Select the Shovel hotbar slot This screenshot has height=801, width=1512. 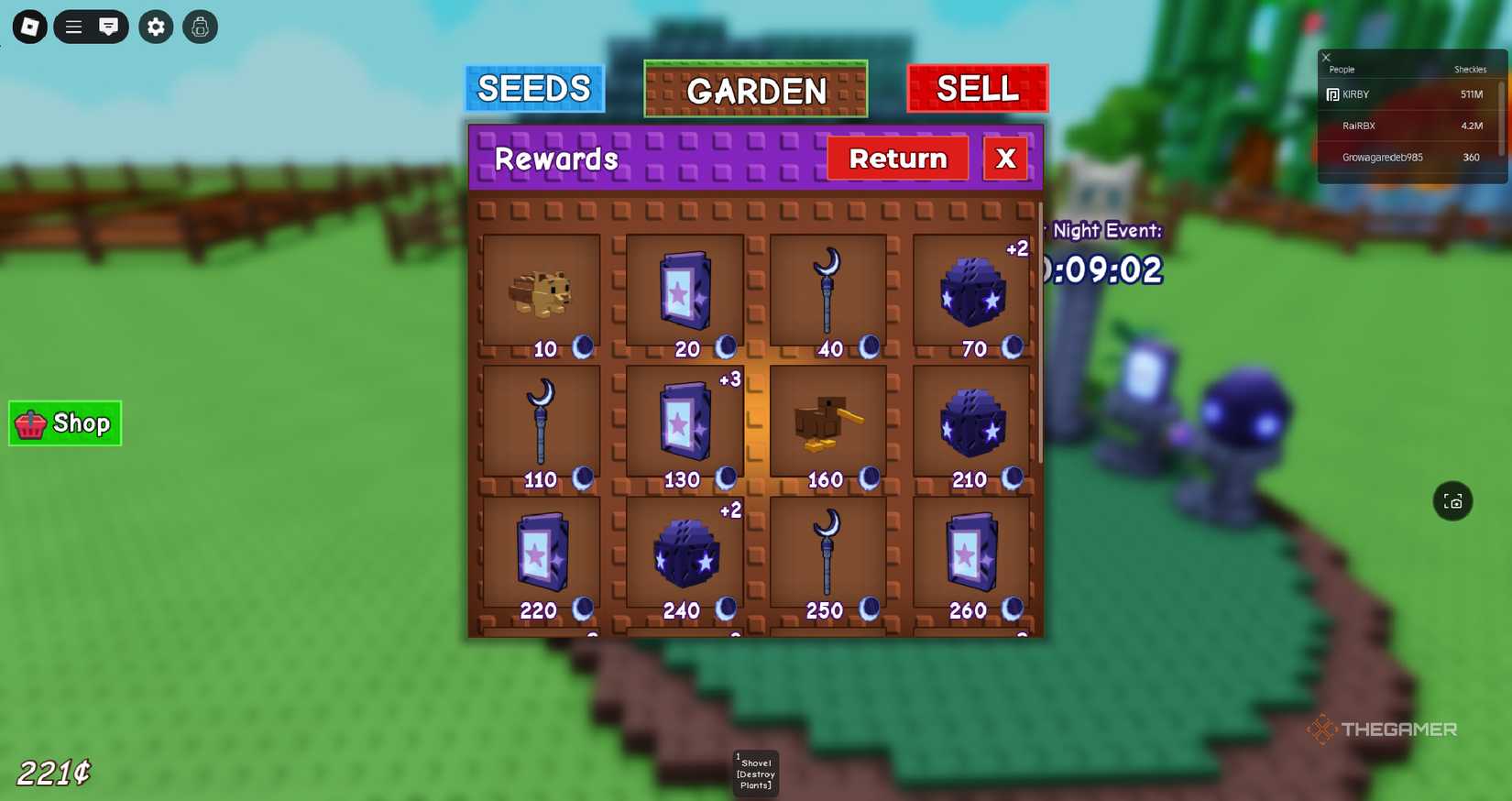[x=755, y=773]
